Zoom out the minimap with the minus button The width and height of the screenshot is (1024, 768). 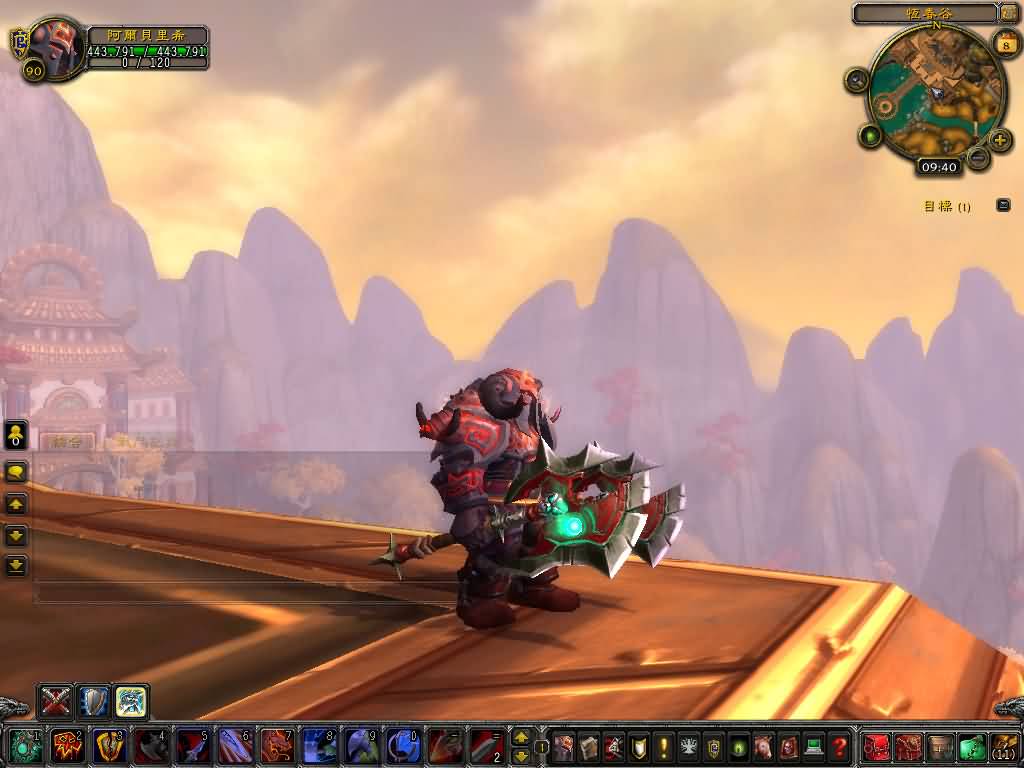tap(978, 158)
